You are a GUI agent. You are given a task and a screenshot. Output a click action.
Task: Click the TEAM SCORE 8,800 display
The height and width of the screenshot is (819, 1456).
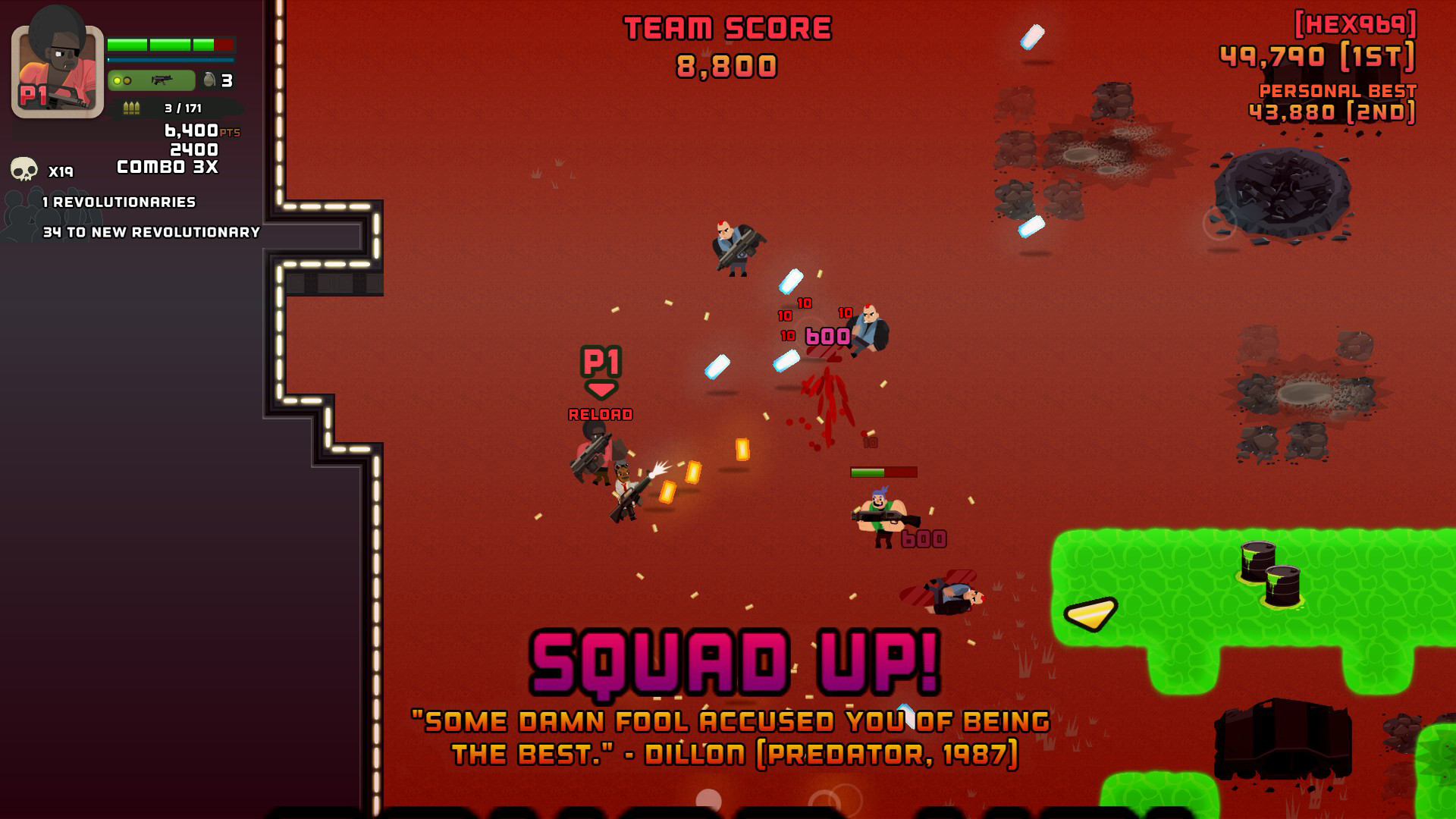point(726,45)
